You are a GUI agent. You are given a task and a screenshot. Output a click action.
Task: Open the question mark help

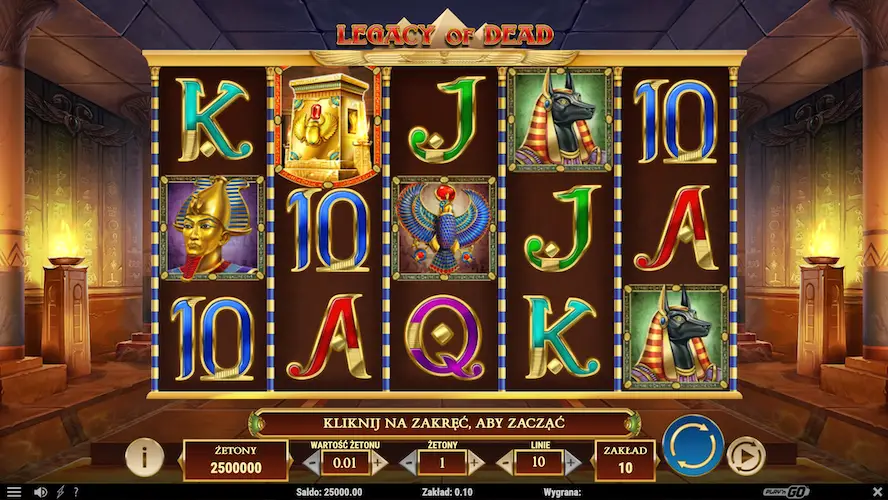(75, 492)
